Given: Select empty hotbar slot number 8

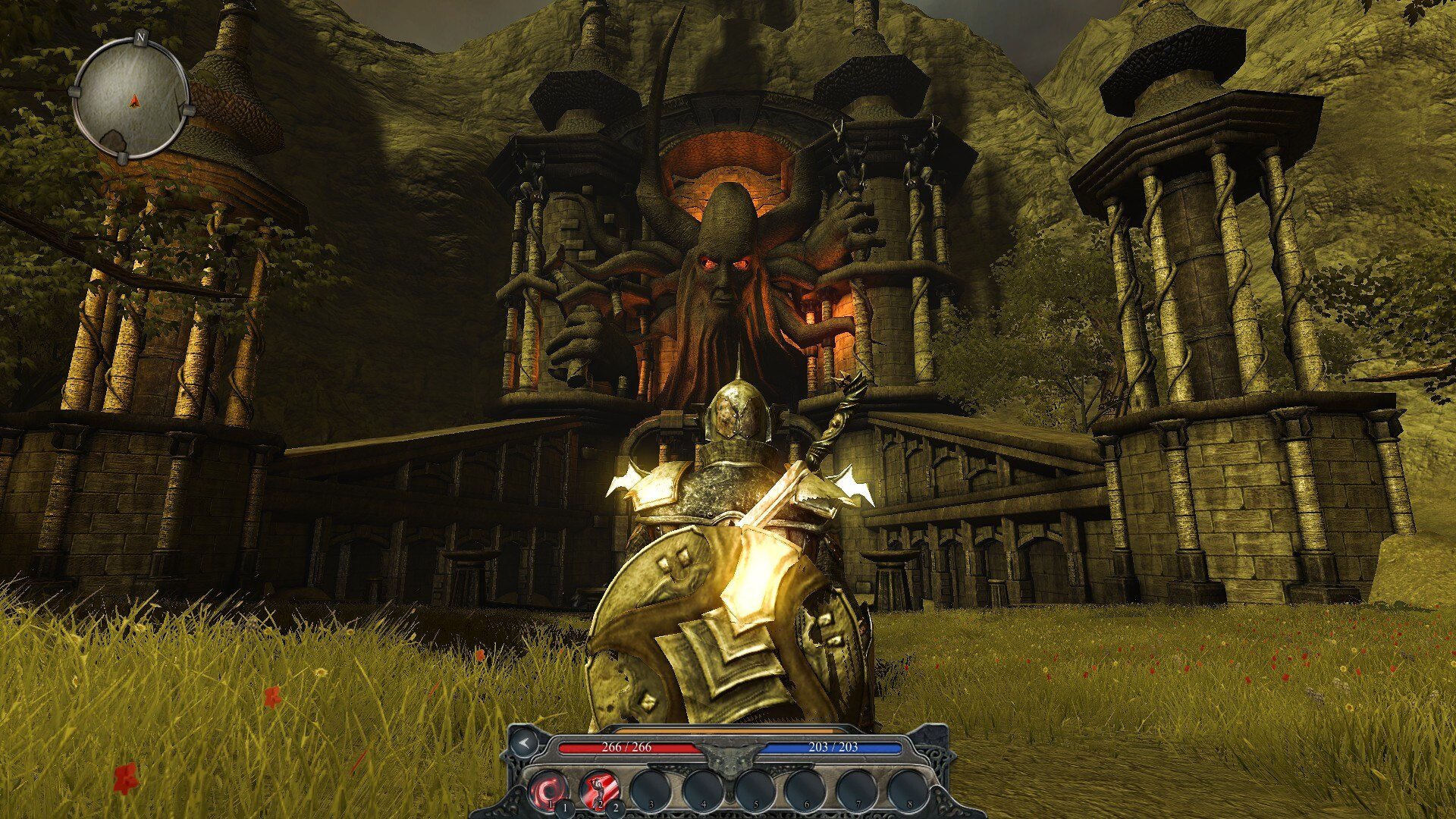Looking at the screenshot, I should 907,789.
